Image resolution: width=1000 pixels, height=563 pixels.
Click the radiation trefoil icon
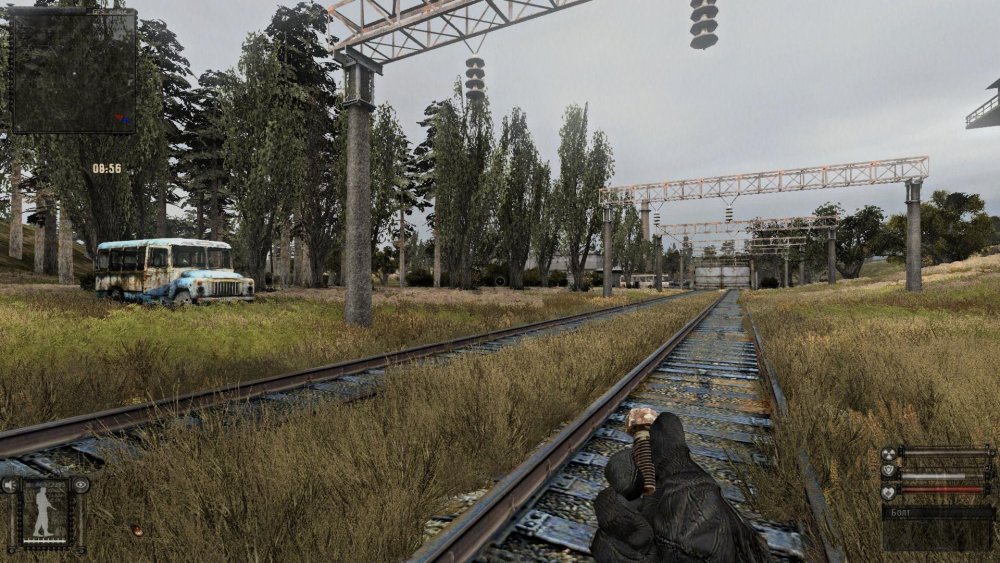point(888,455)
